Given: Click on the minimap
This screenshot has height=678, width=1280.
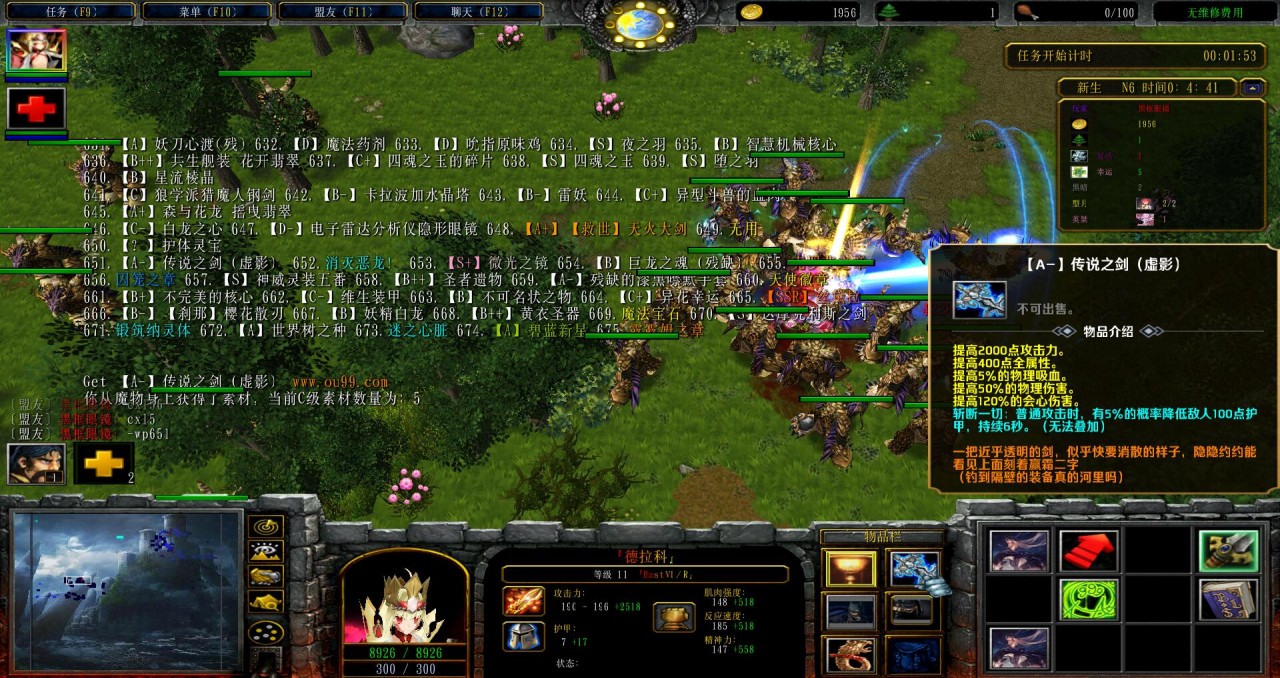Looking at the screenshot, I should pyautogui.click(x=127, y=590).
